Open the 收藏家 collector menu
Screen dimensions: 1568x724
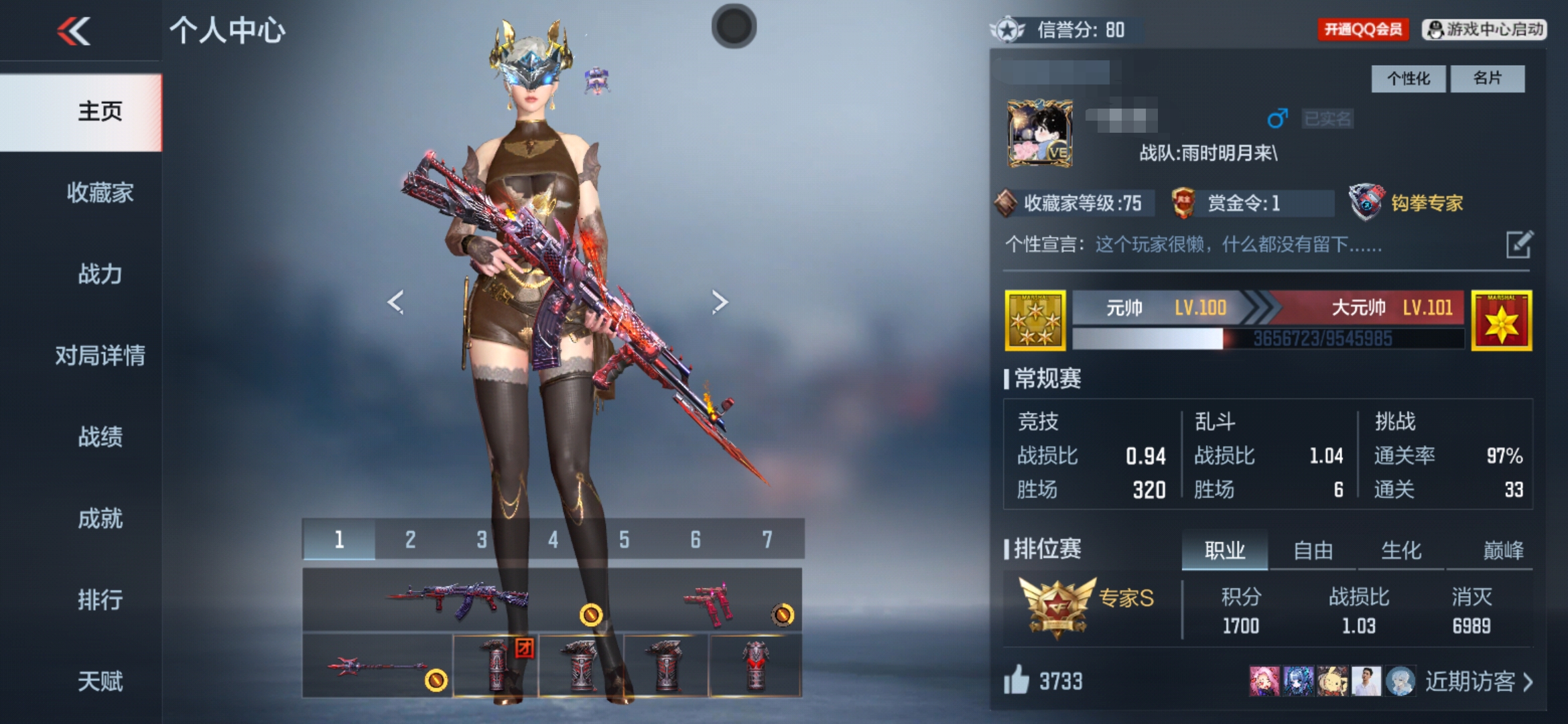click(100, 193)
